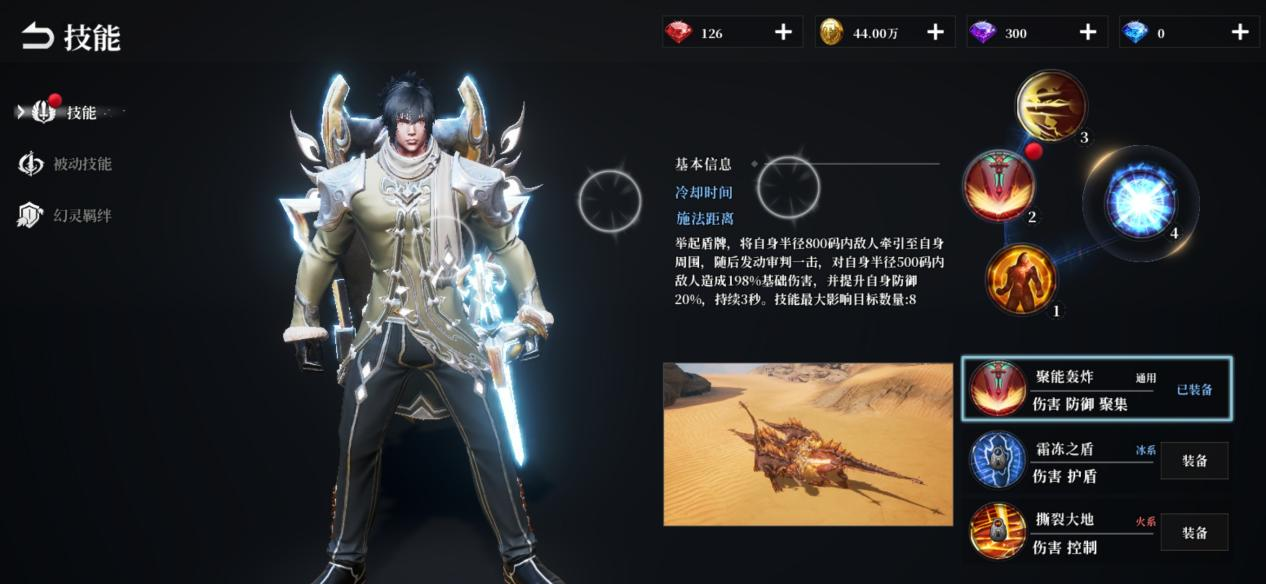The width and height of the screenshot is (1266, 584).
Task: Equip the 撕裂大地 skill
Action: 1194,533
